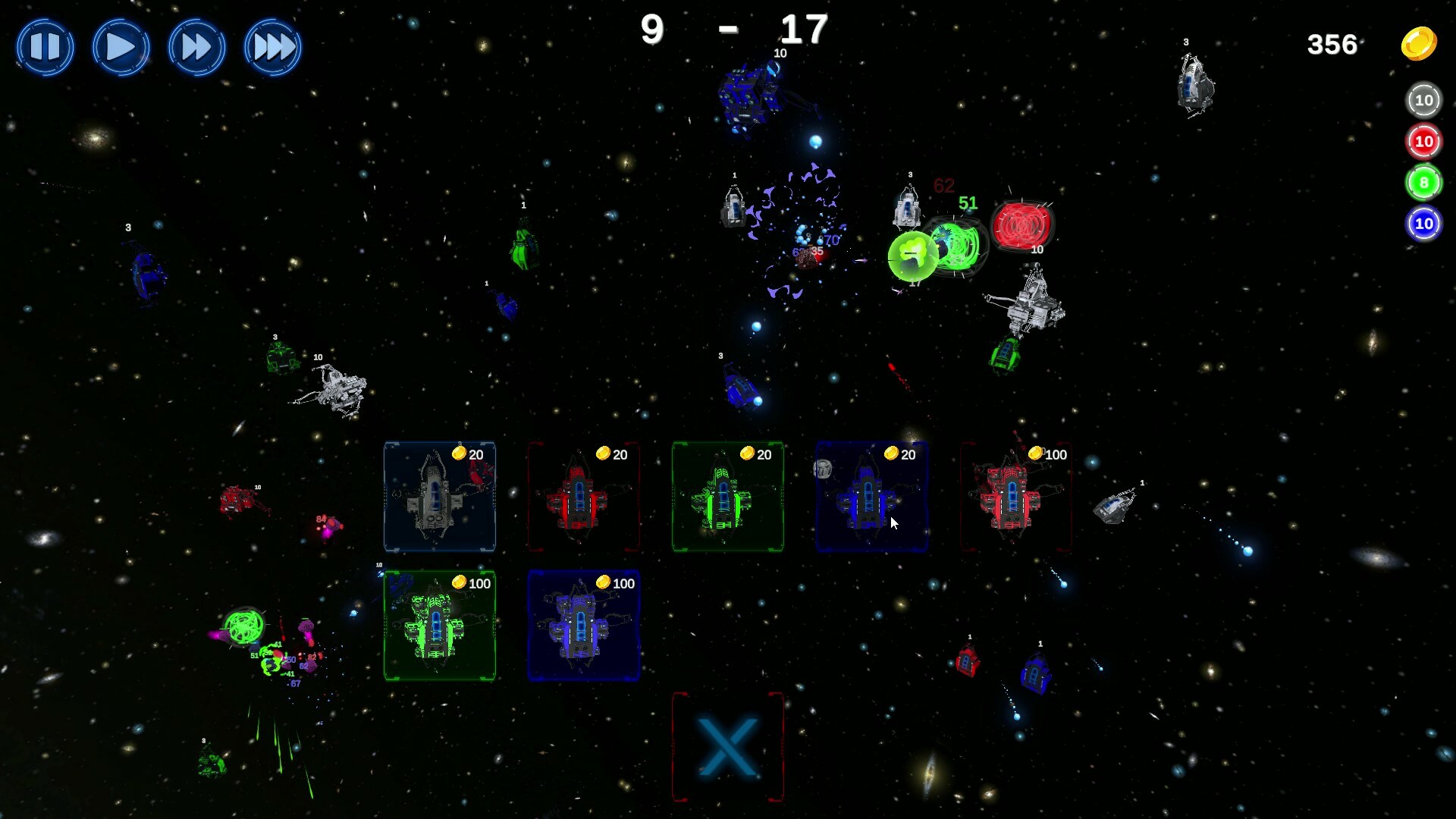Select the blue 10 counter on right sidebar

tap(1423, 224)
